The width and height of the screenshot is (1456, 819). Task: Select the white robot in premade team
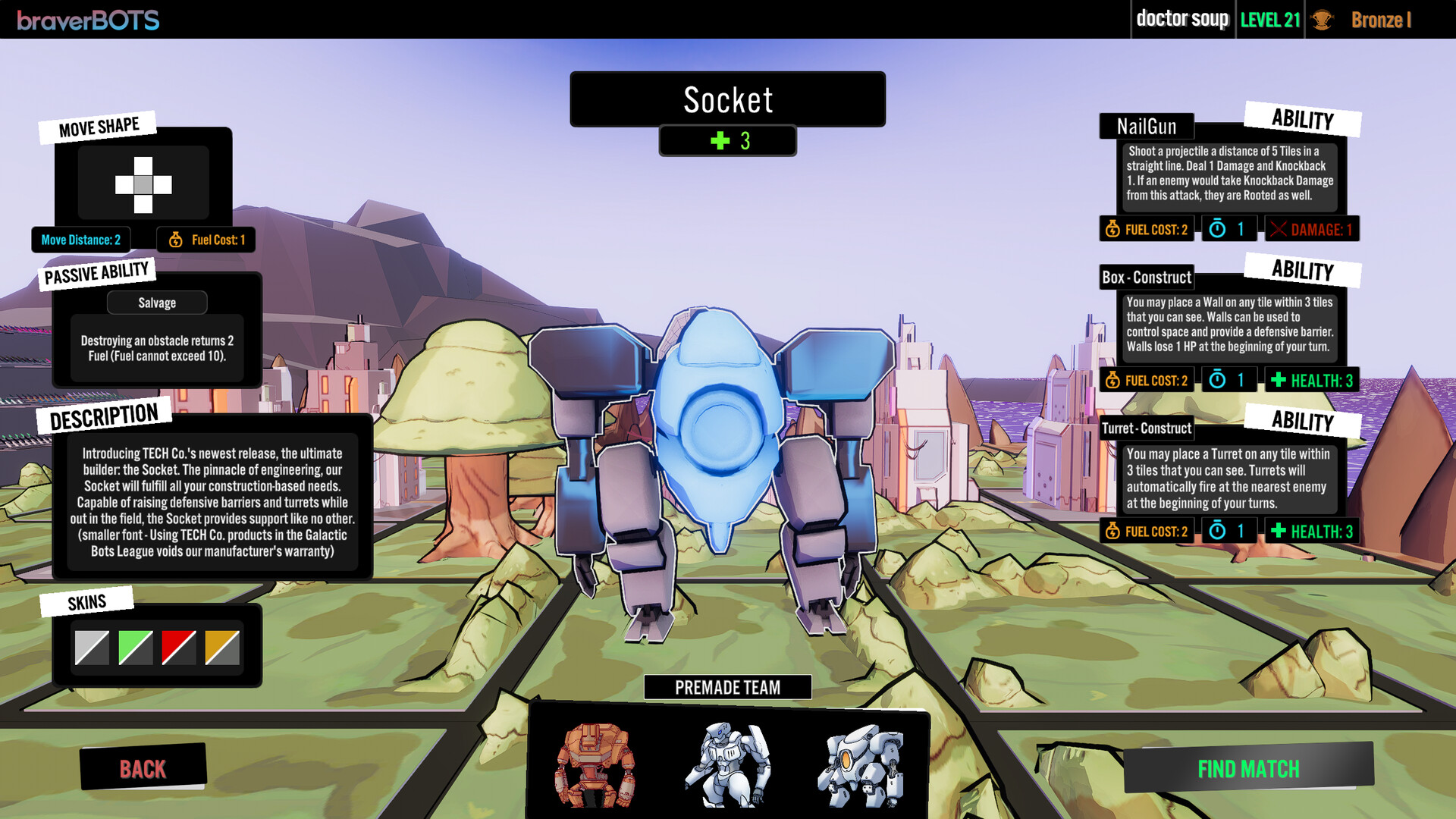point(730,766)
